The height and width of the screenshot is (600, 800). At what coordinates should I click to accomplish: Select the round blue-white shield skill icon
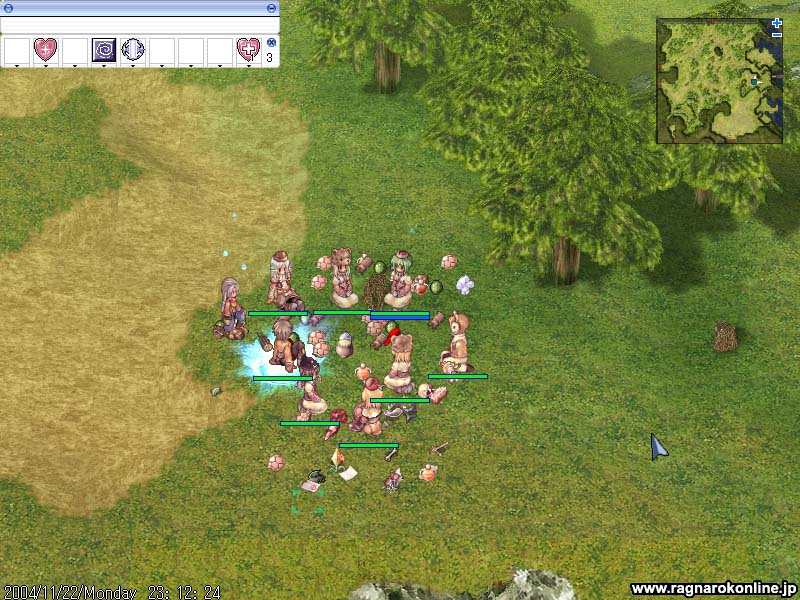tap(133, 49)
